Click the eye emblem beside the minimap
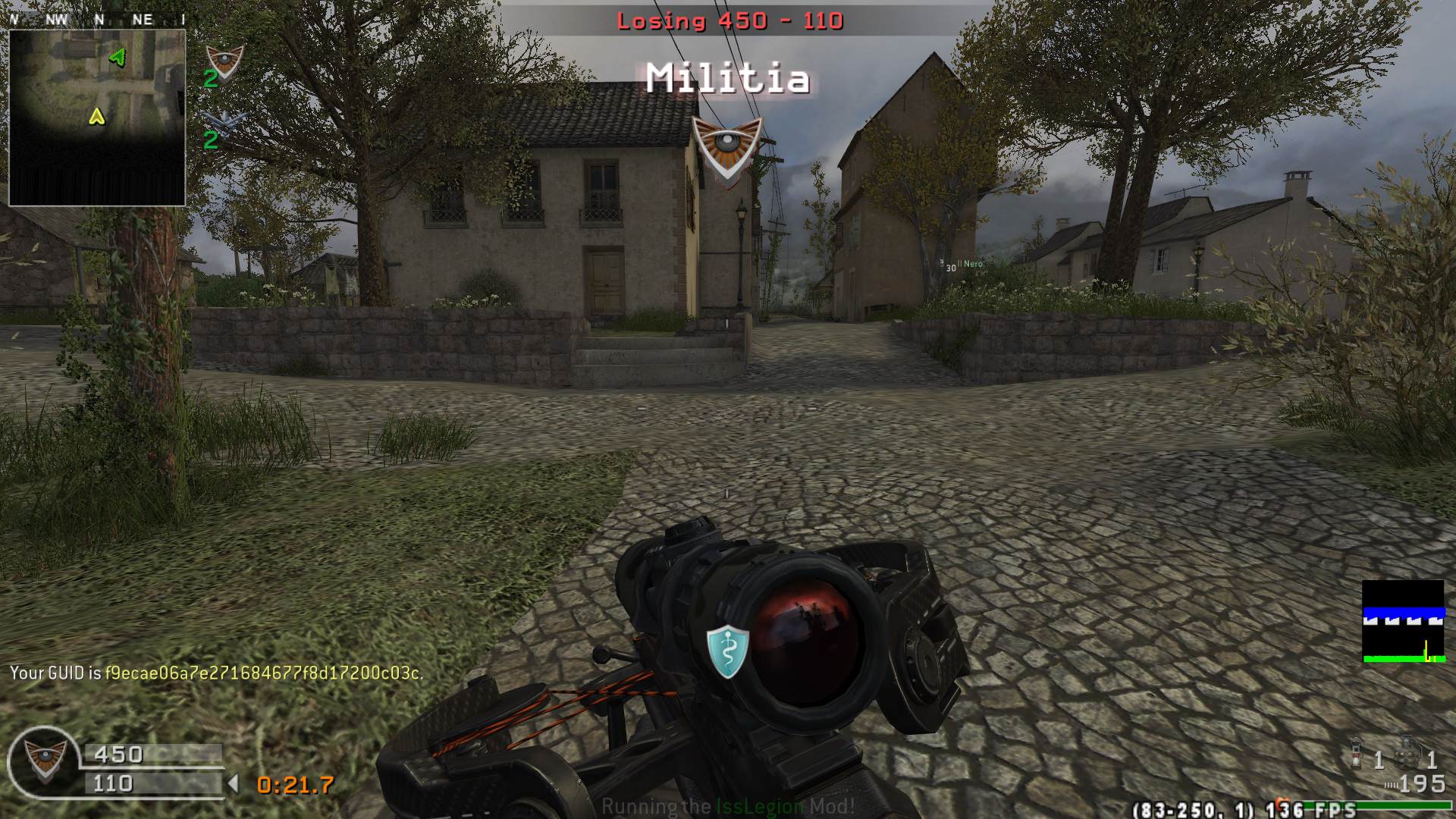 [224, 61]
